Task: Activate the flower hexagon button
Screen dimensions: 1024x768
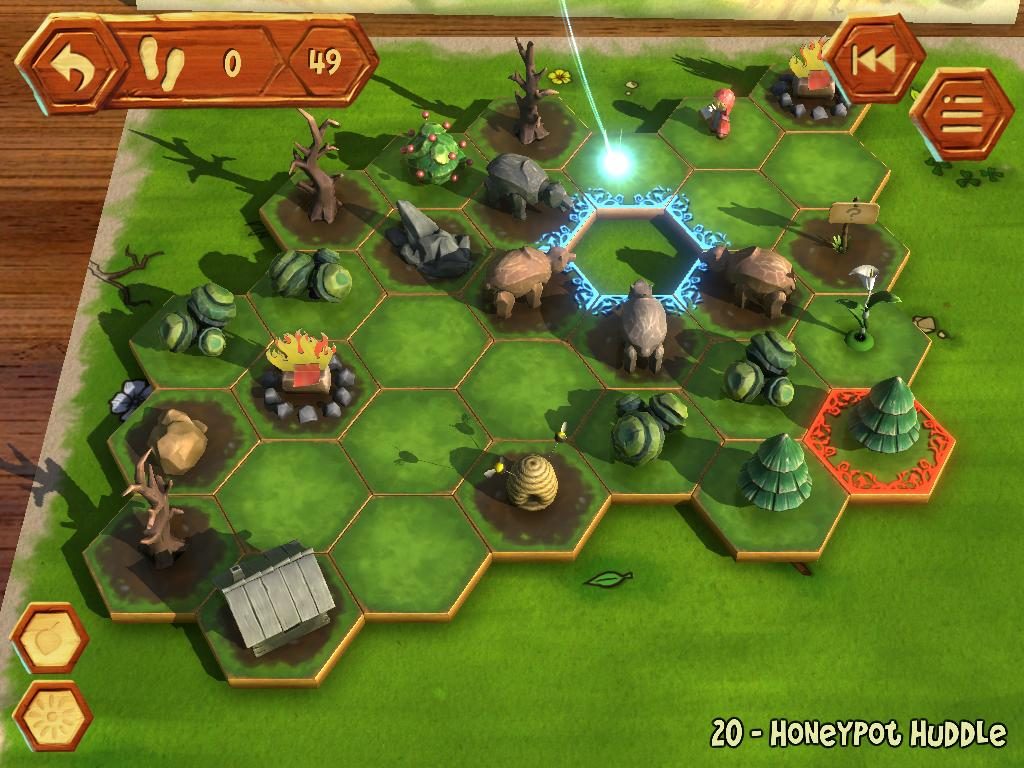Action: 52,715
